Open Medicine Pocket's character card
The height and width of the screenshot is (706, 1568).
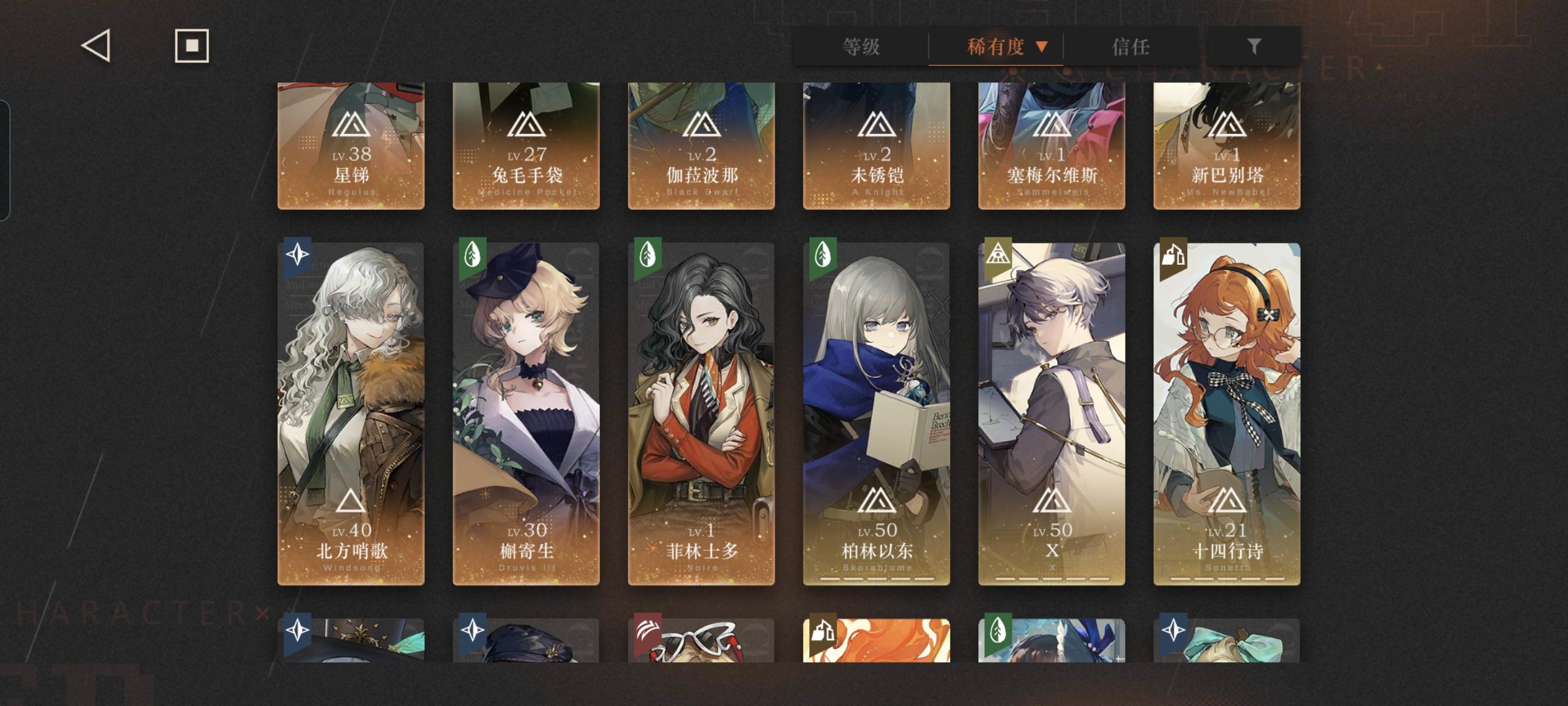[x=526, y=146]
